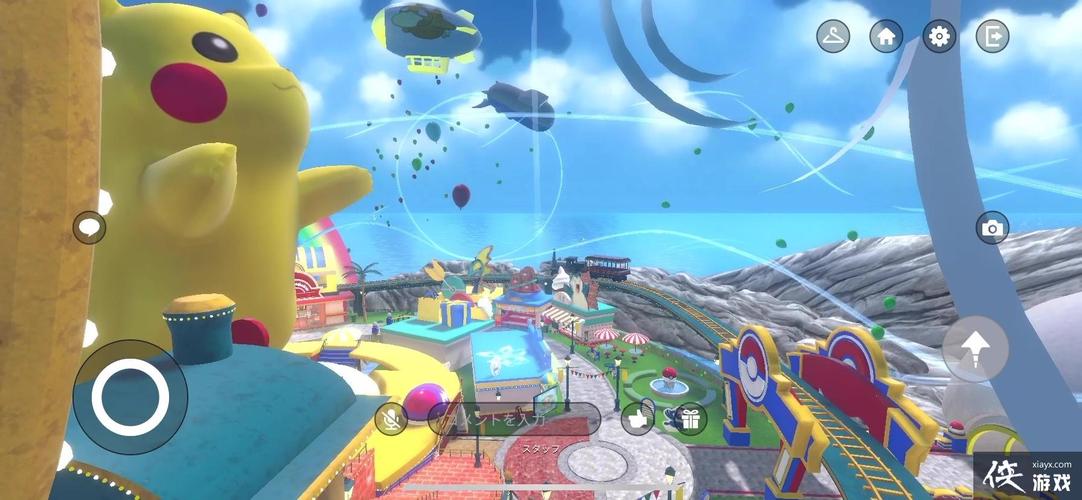
Task: Exit using the door arrow icon
Action: [992, 37]
